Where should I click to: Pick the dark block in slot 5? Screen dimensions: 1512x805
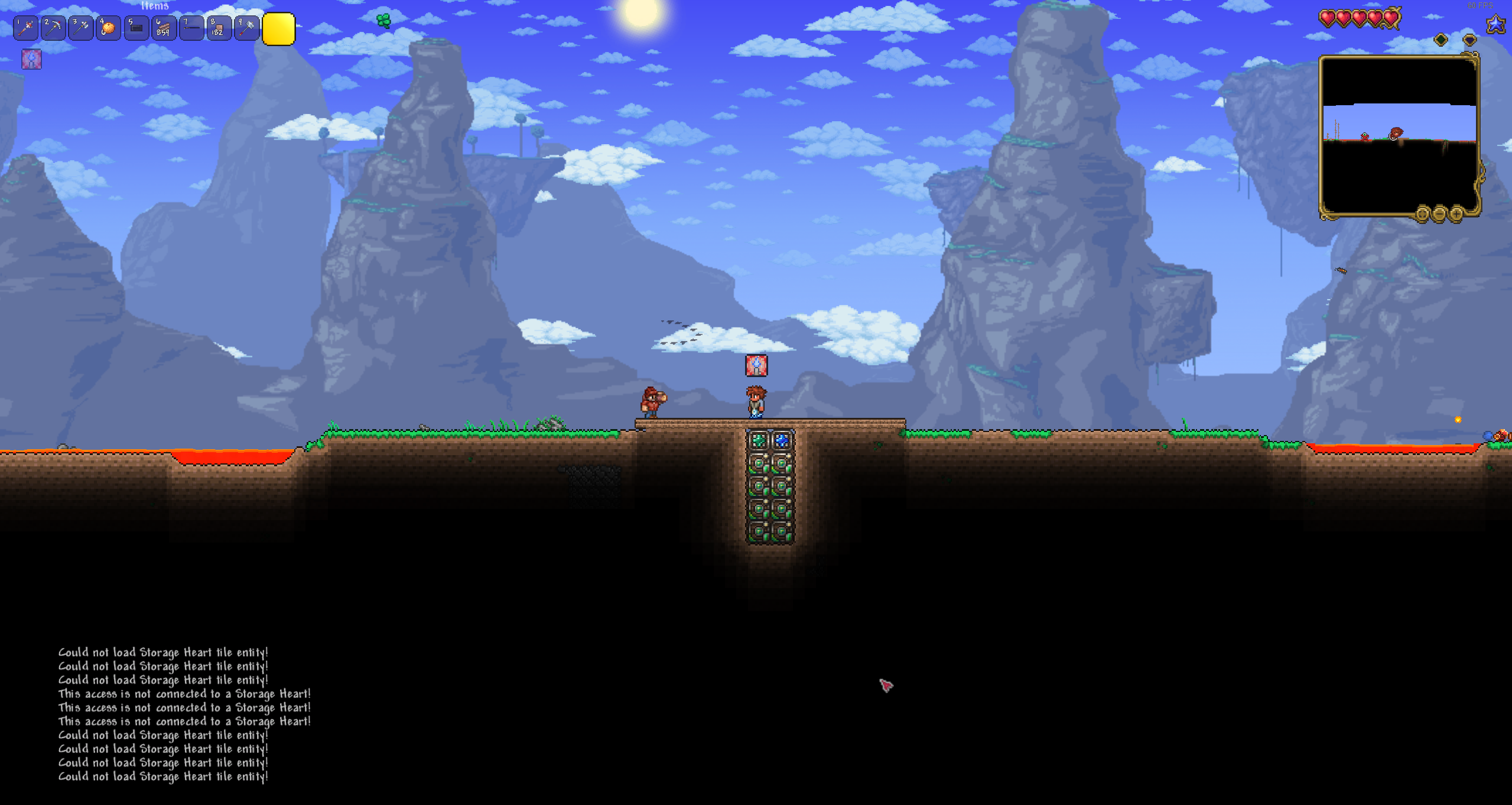(x=136, y=28)
